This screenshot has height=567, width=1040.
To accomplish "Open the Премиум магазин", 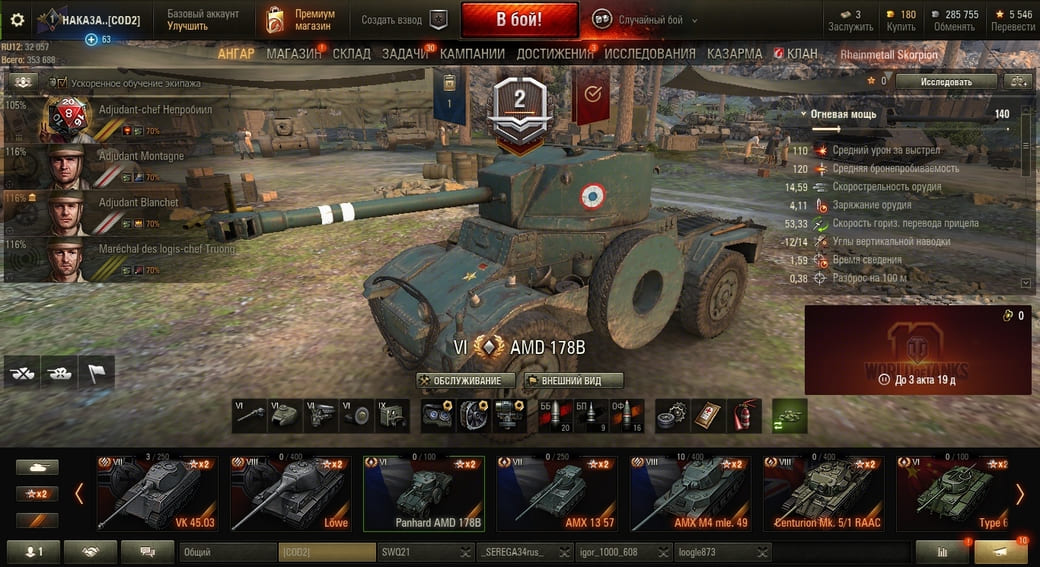I will [302, 19].
